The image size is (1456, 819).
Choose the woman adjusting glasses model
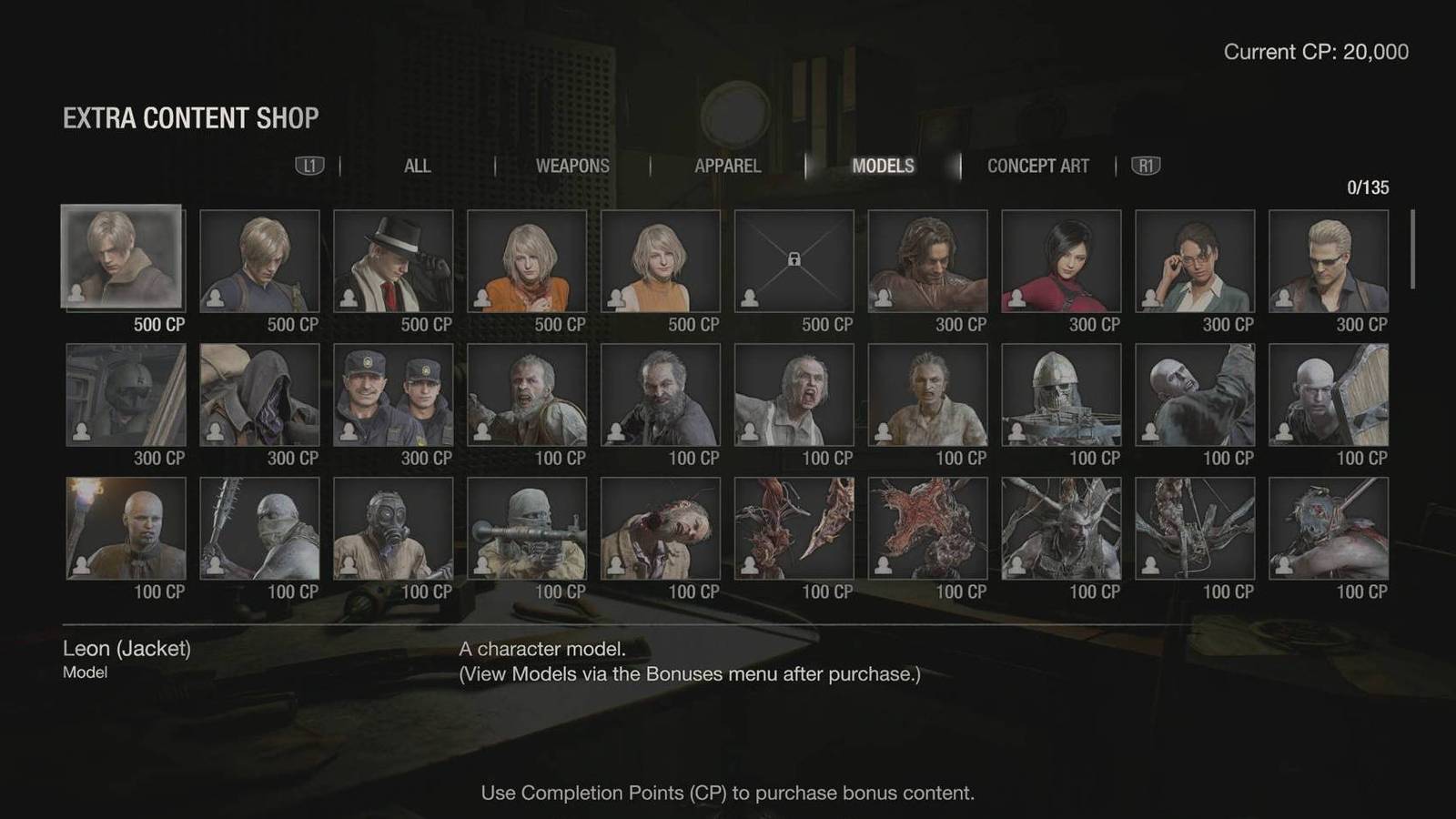(x=1195, y=261)
